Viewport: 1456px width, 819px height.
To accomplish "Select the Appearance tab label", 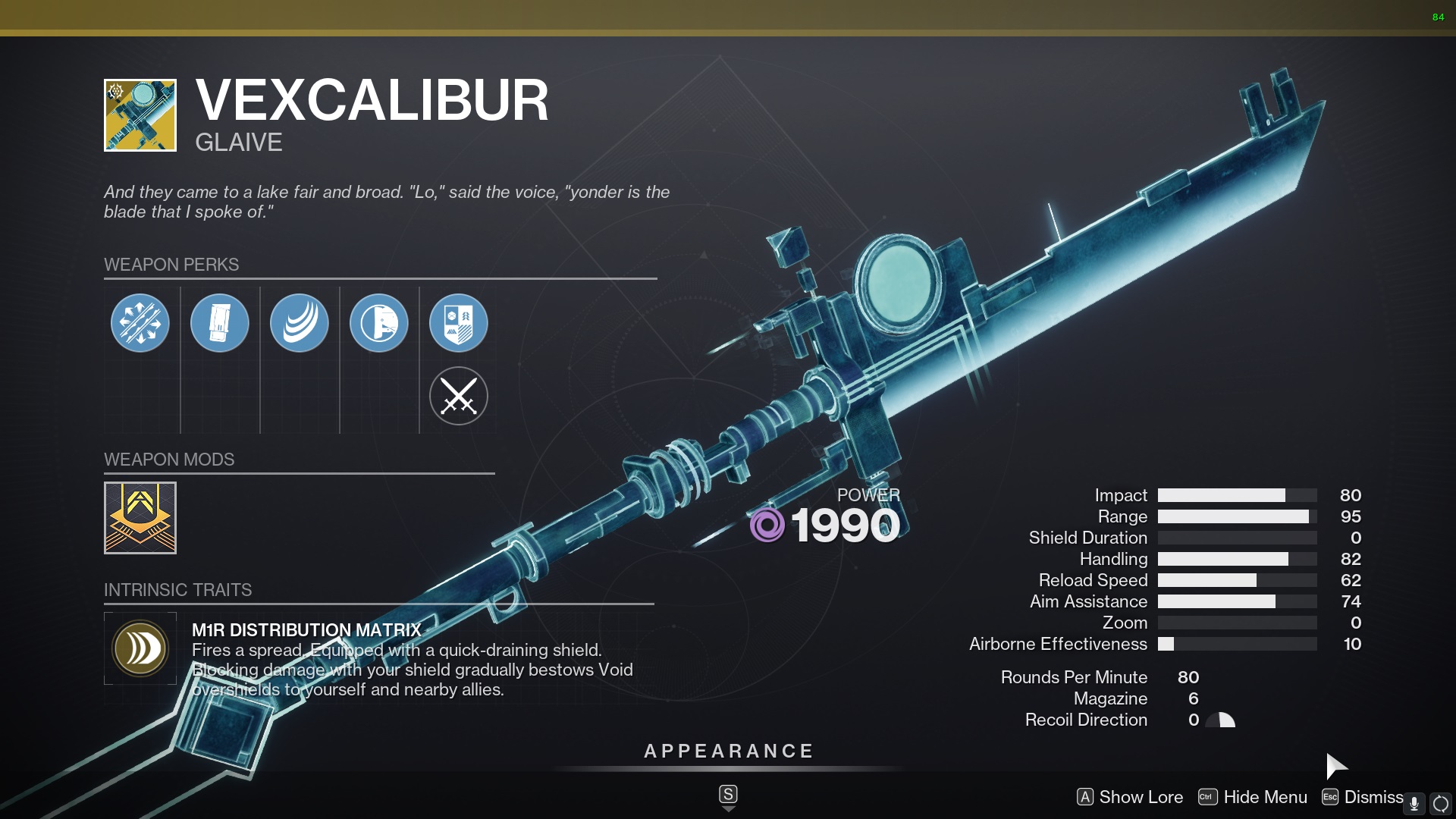I will [x=727, y=752].
